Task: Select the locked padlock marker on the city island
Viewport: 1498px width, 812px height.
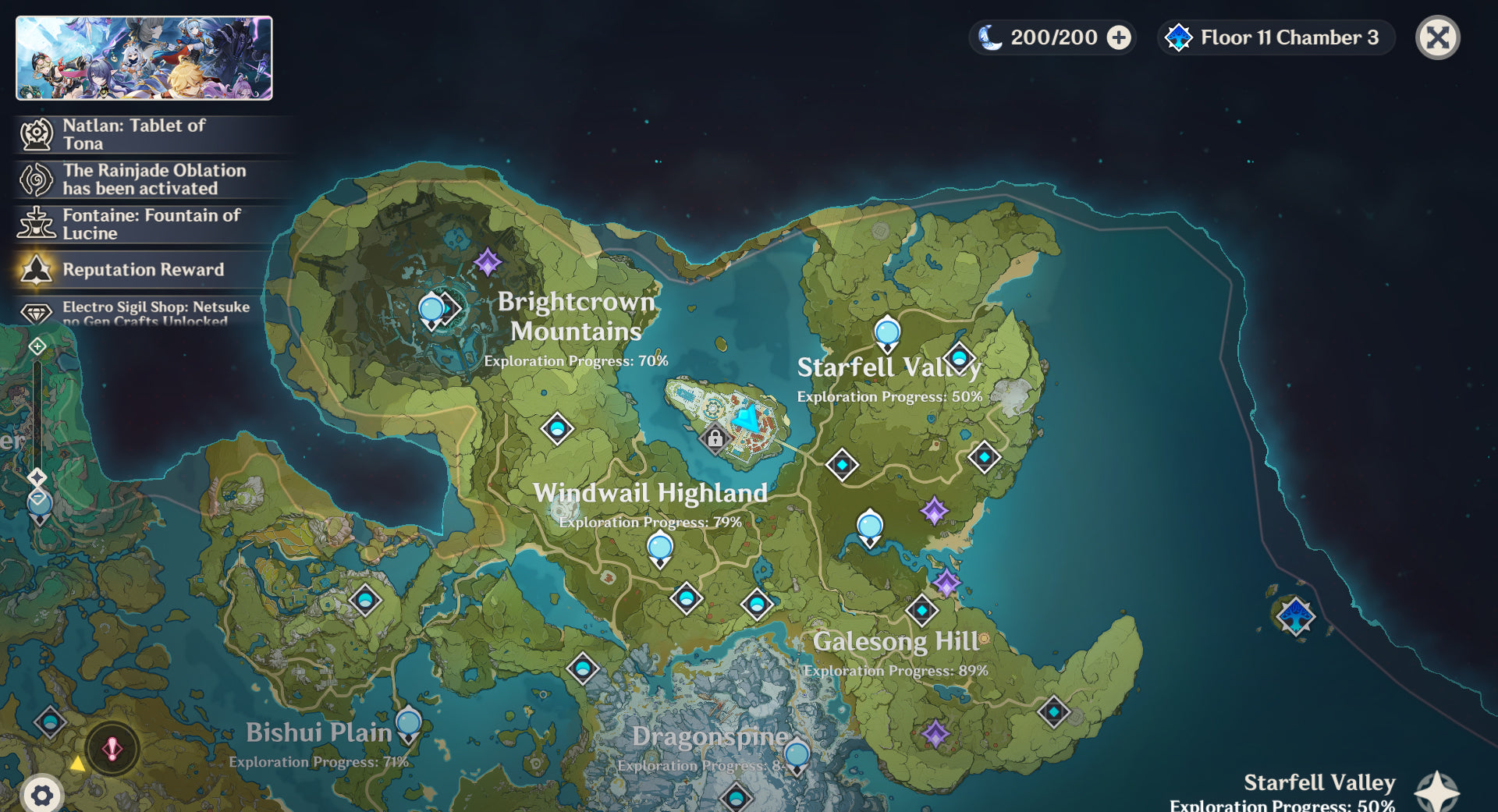Action: (715, 438)
